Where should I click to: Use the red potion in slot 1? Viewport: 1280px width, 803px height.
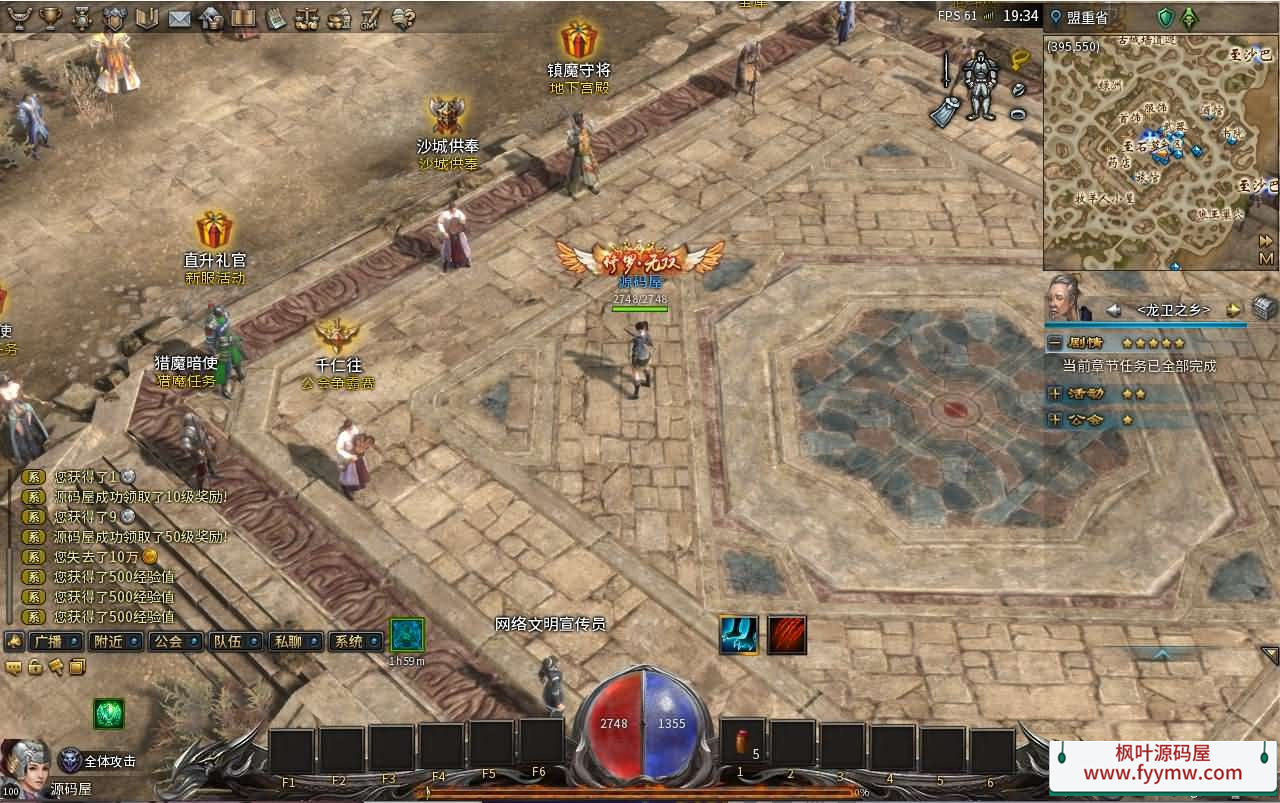tap(742, 745)
